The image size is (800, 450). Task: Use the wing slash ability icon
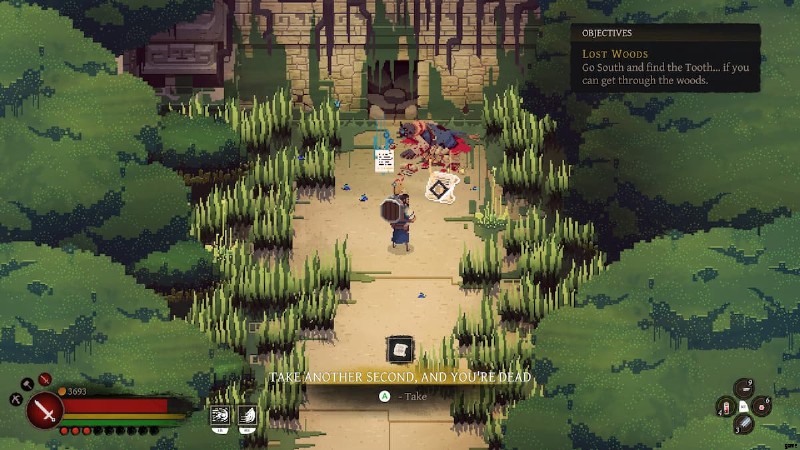pyautogui.click(x=246, y=413)
